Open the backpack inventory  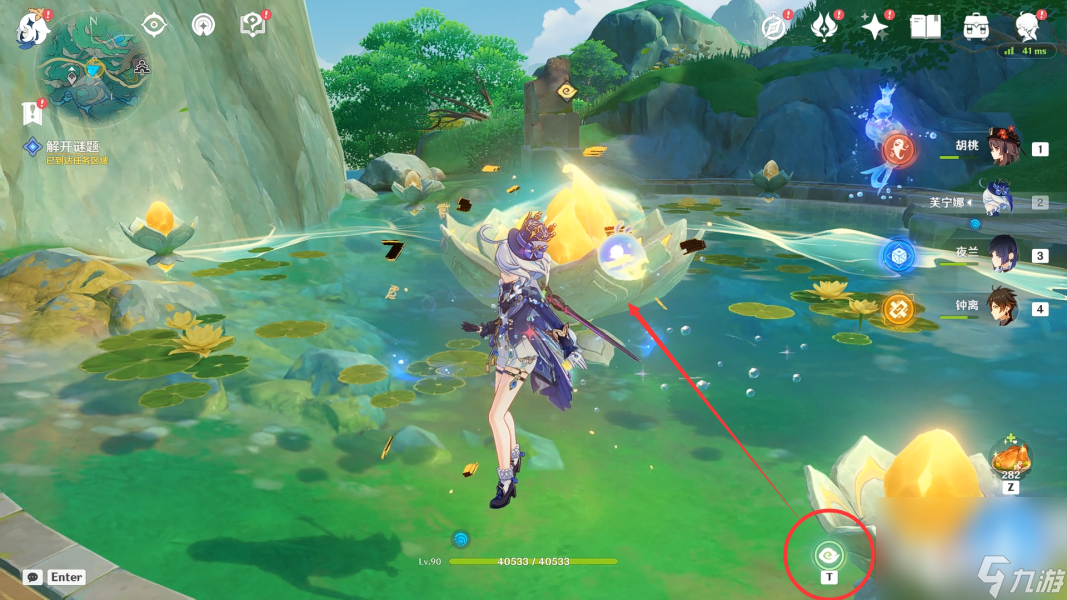977,27
